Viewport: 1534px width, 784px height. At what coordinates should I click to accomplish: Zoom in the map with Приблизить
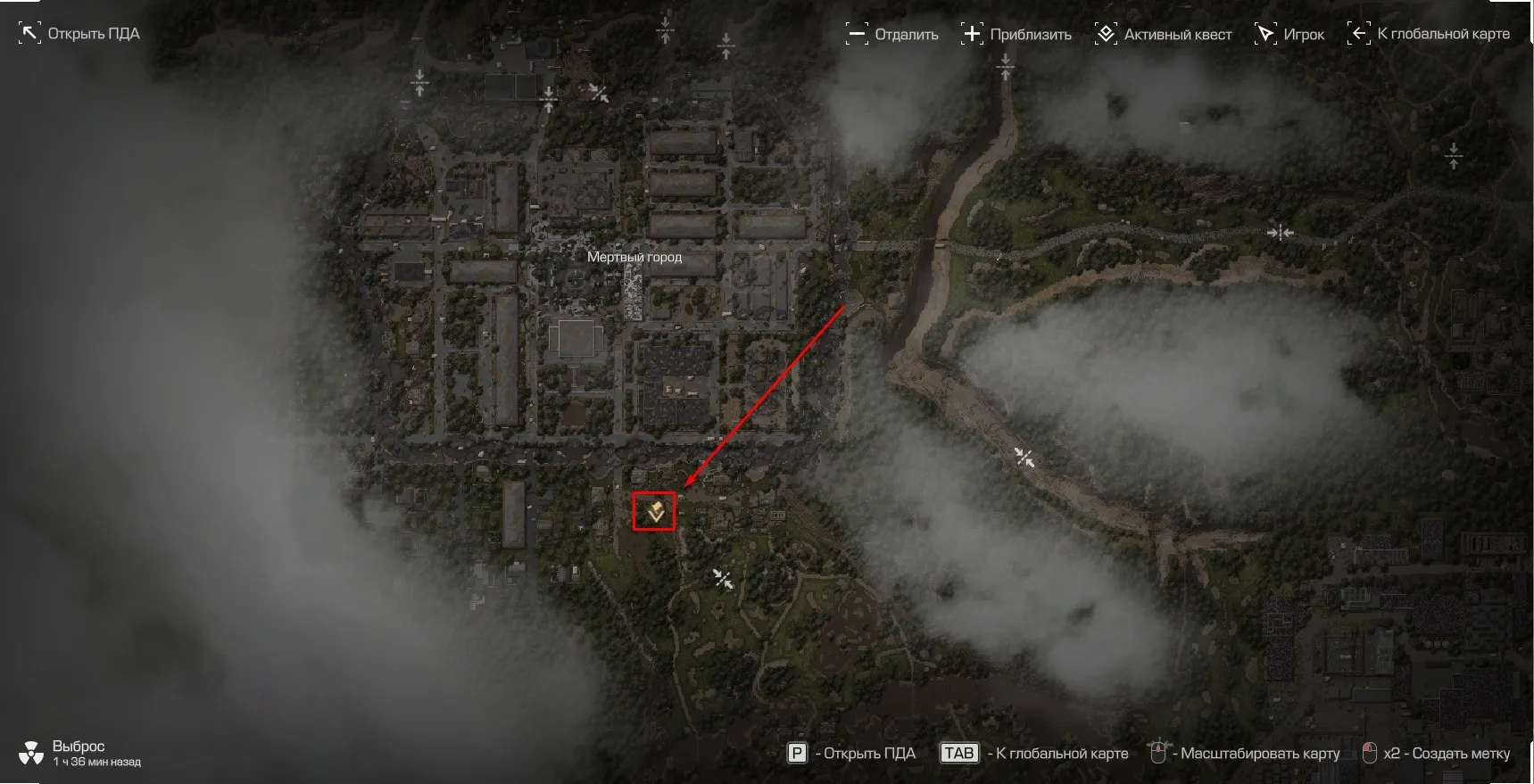(x=1016, y=35)
